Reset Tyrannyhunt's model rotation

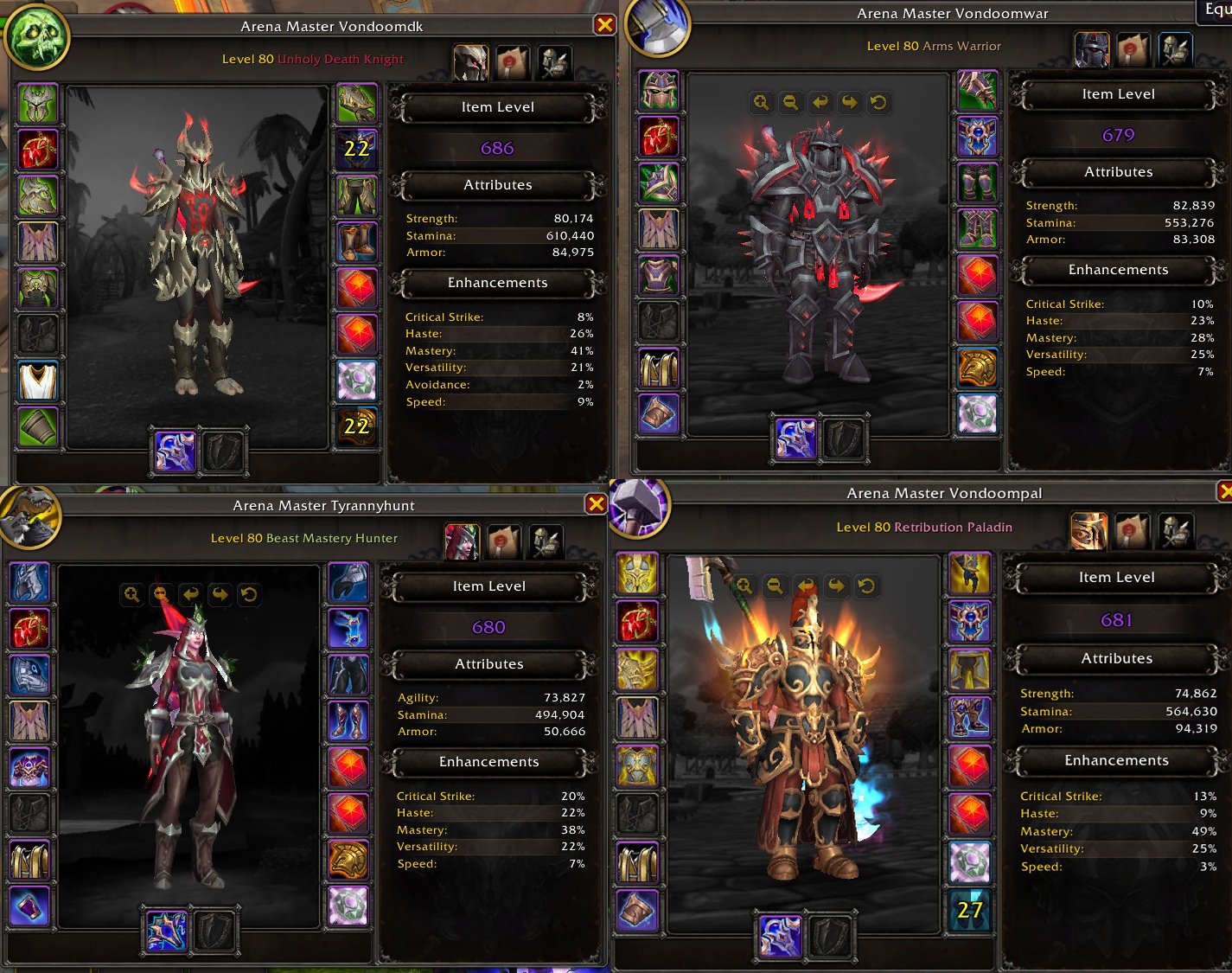(250, 594)
